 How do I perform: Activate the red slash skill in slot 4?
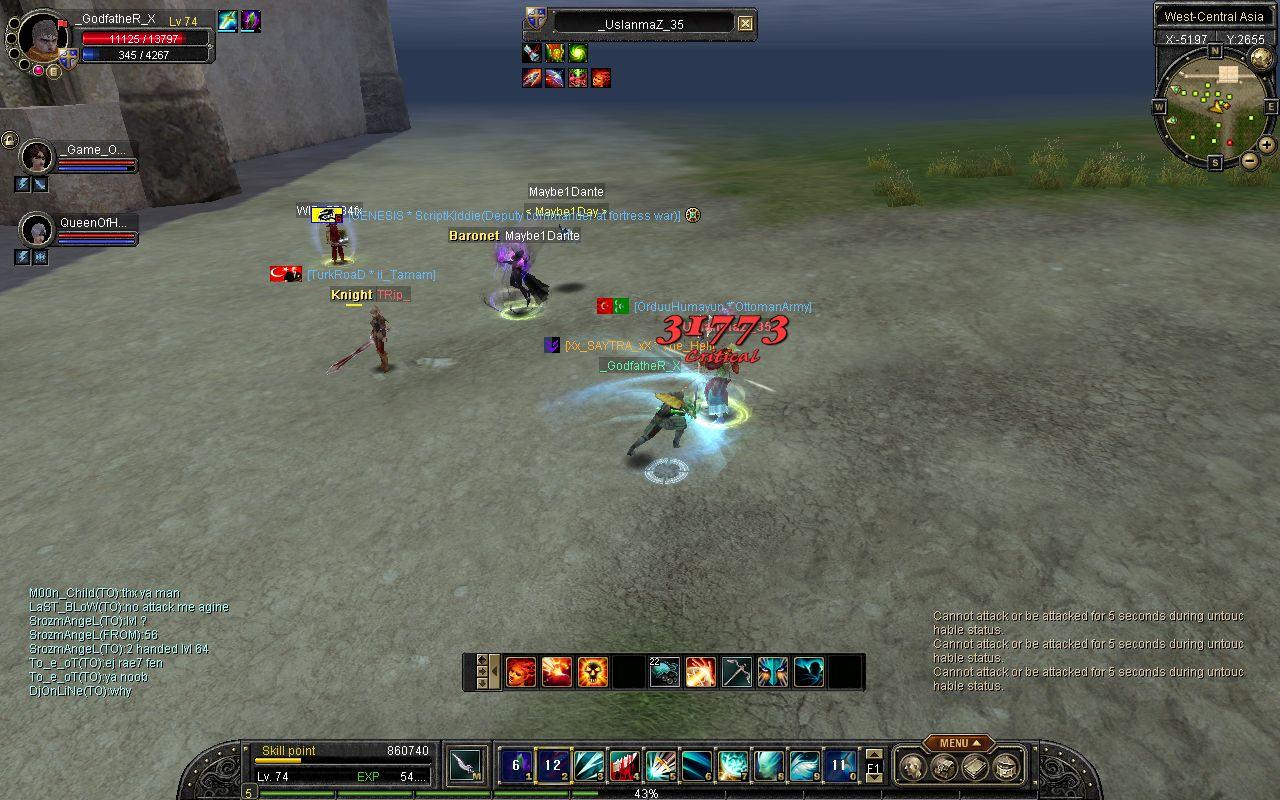(625, 766)
